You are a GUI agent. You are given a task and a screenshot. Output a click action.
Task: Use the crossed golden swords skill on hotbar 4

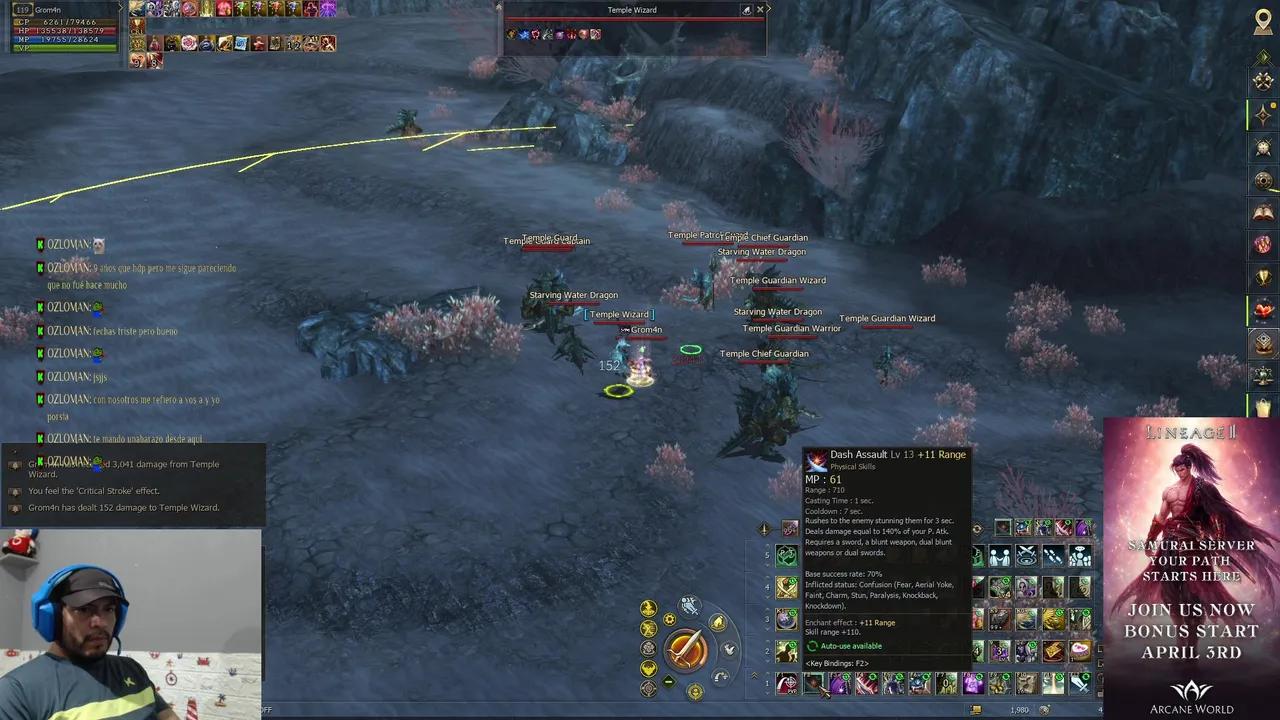(x=787, y=588)
